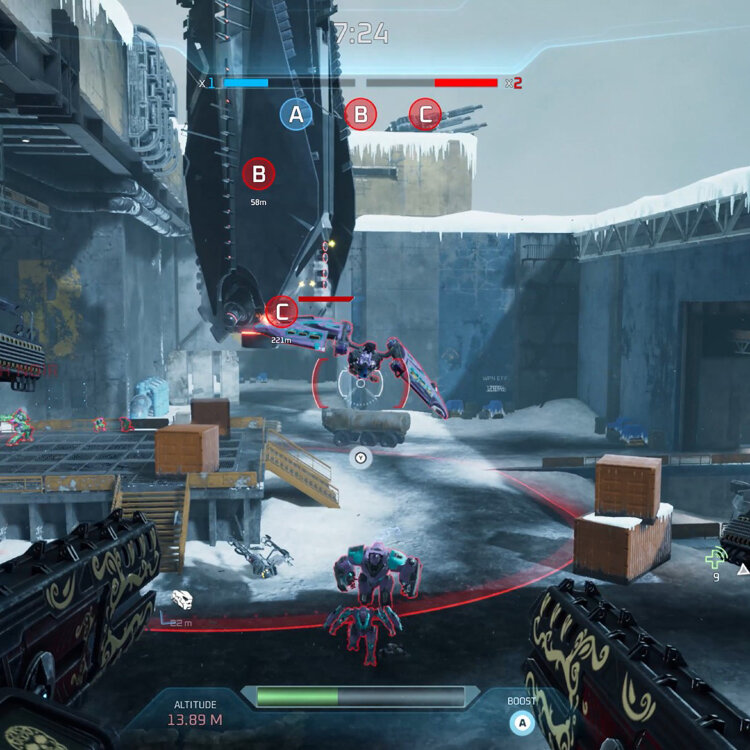The width and height of the screenshot is (750, 750).
Task: Click the C objective waypoint showing 221m
Action: (282, 312)
